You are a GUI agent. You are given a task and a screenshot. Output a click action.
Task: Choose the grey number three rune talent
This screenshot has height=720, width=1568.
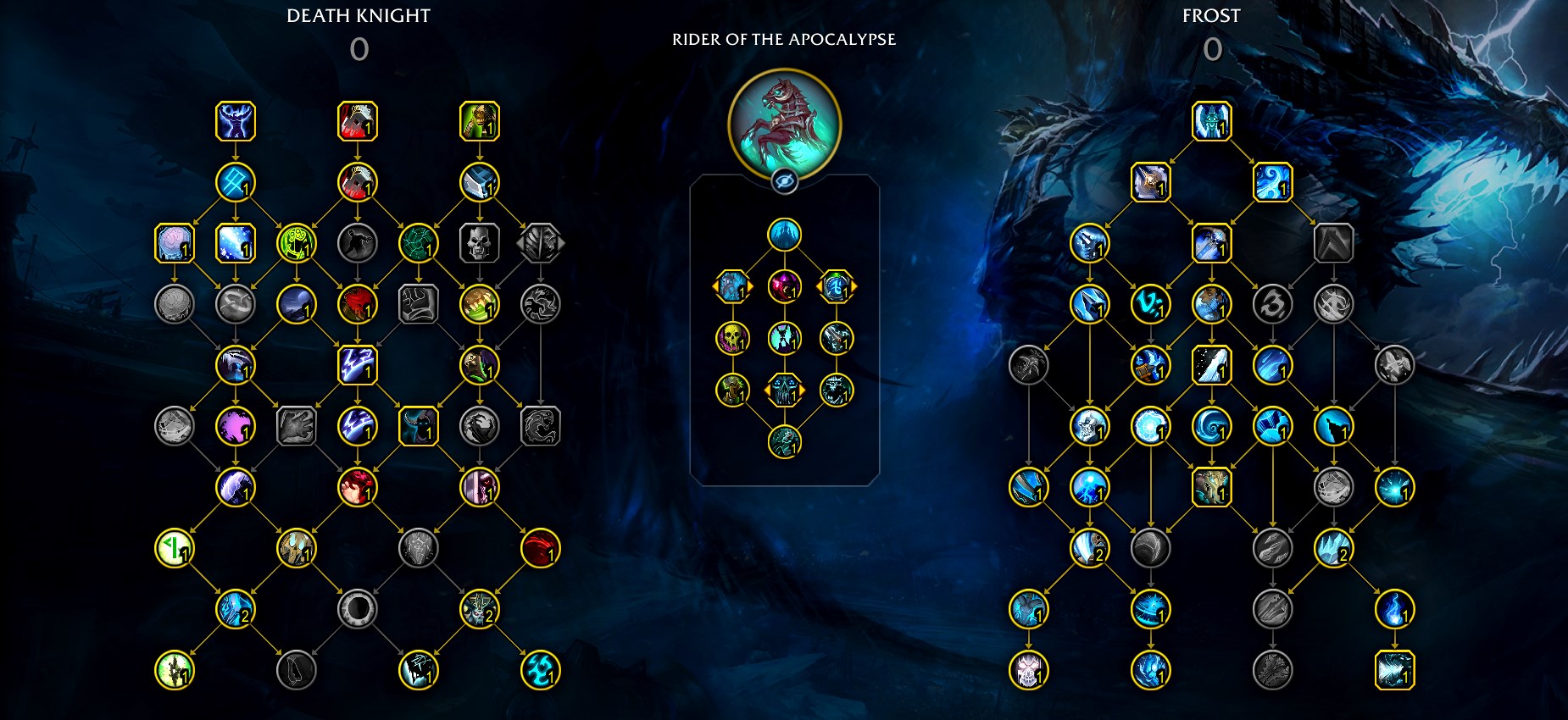(x=1273, y=304)
